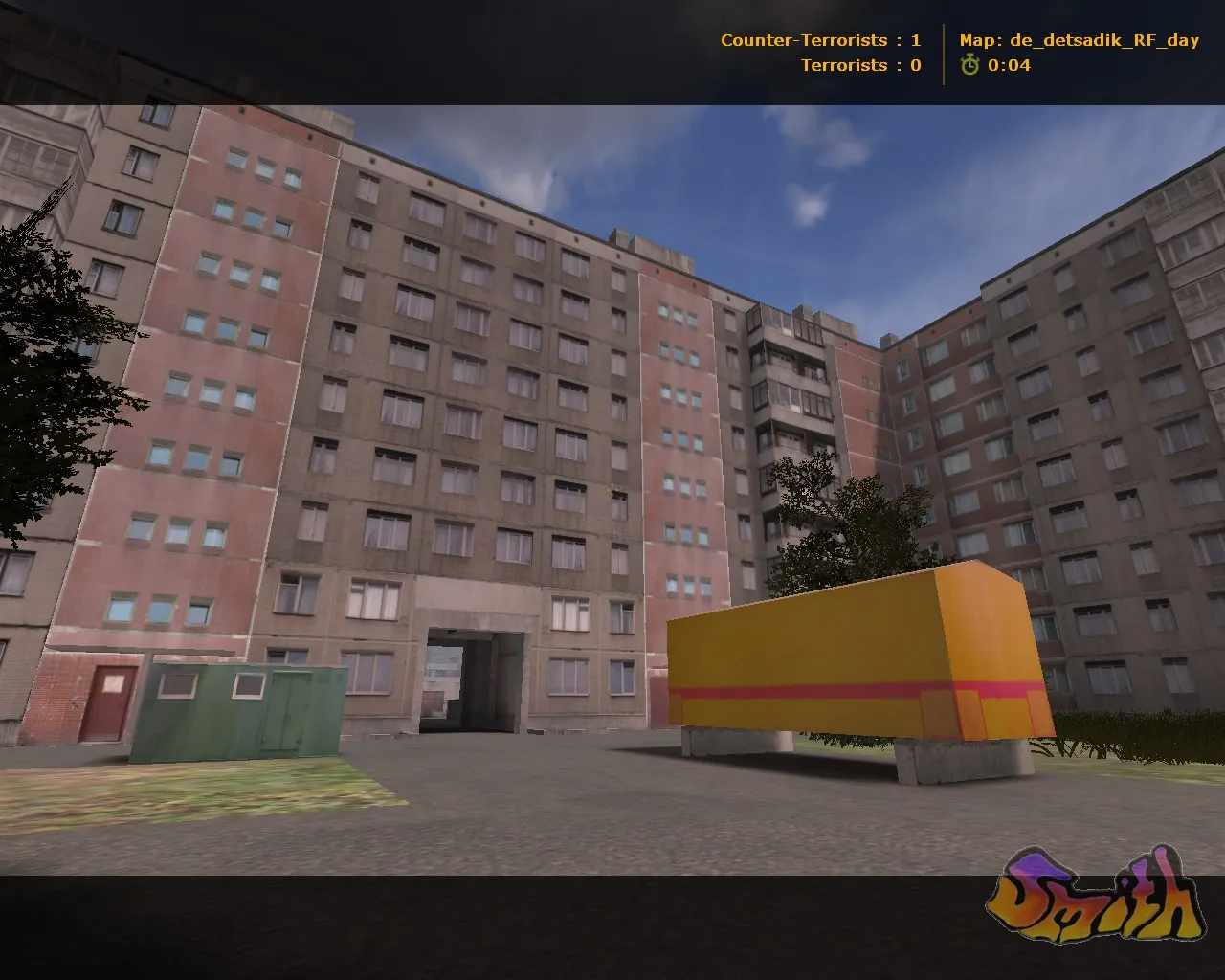Click the green stopwatch timer icon
1225x980 pixels.
[x=970, y=66]
